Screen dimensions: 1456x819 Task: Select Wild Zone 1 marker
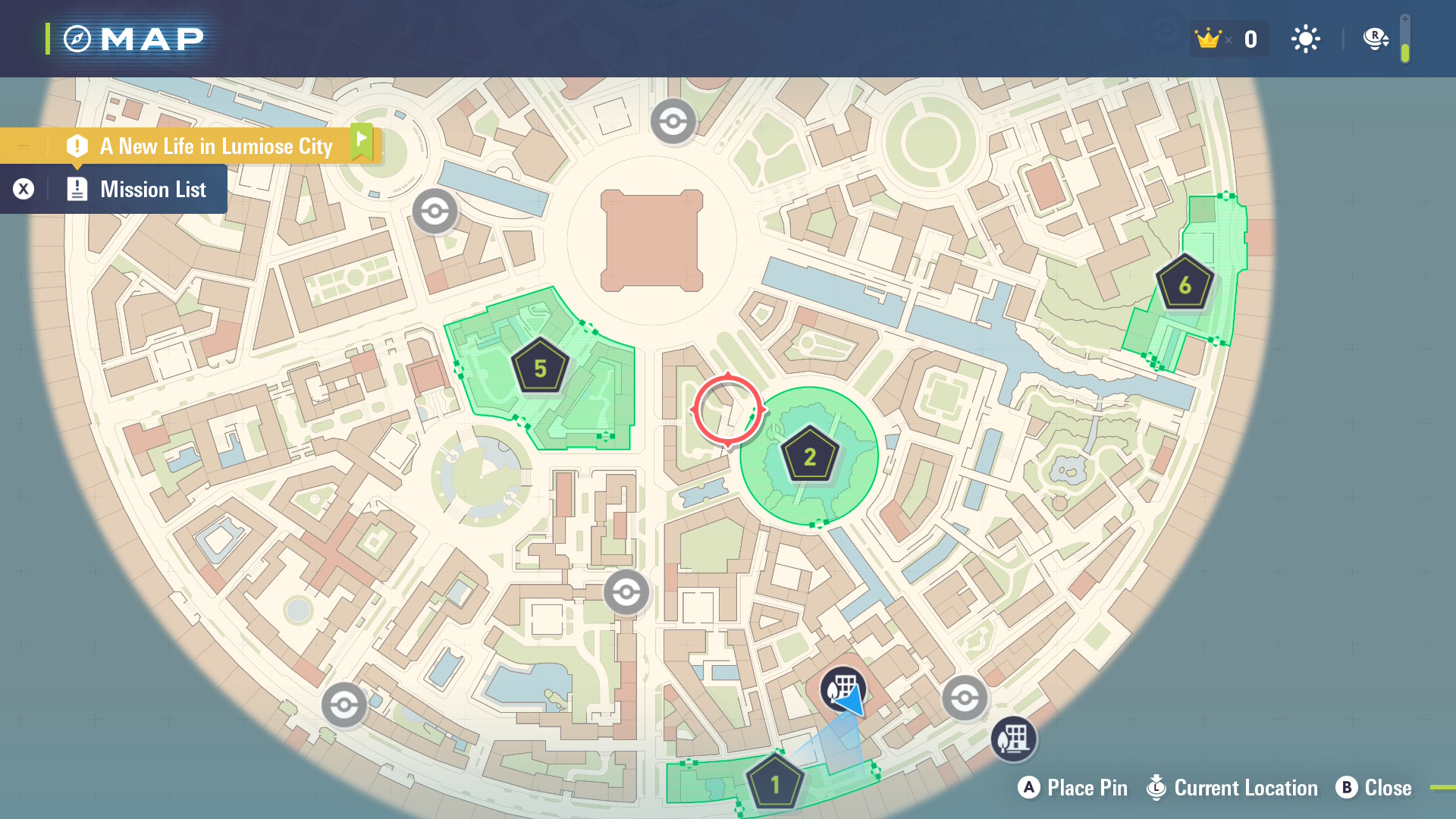tap(774, 783)
